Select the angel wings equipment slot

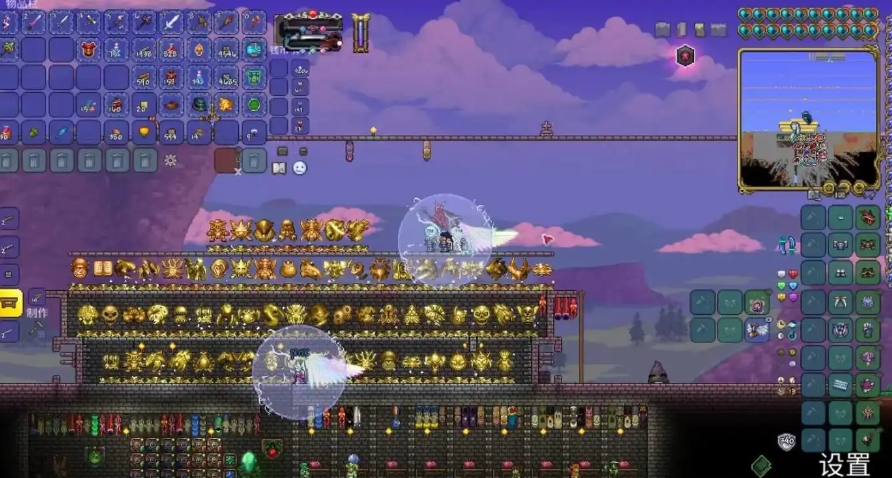coord(758,330)
